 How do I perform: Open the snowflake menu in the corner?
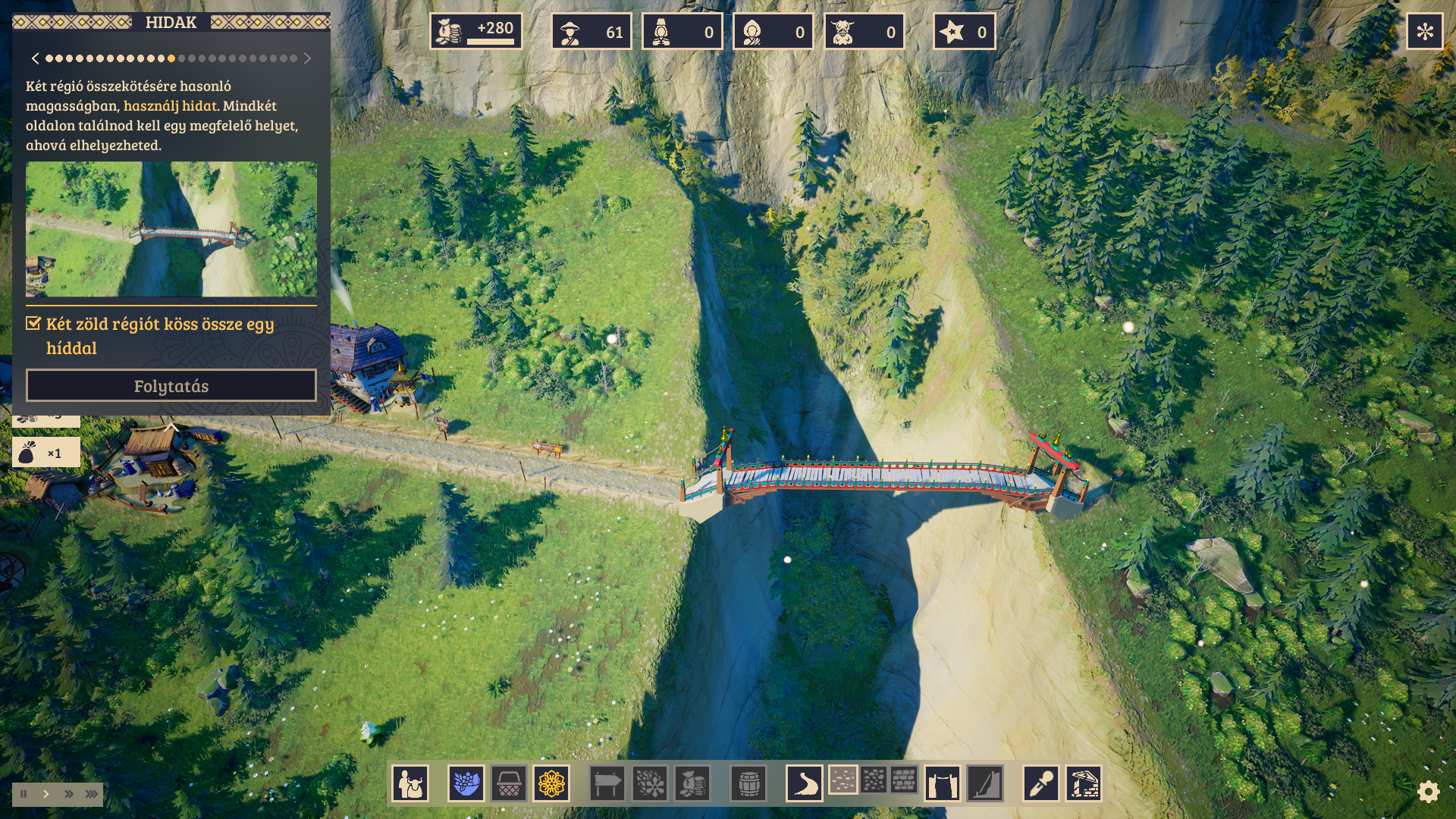click(1424, 32)
